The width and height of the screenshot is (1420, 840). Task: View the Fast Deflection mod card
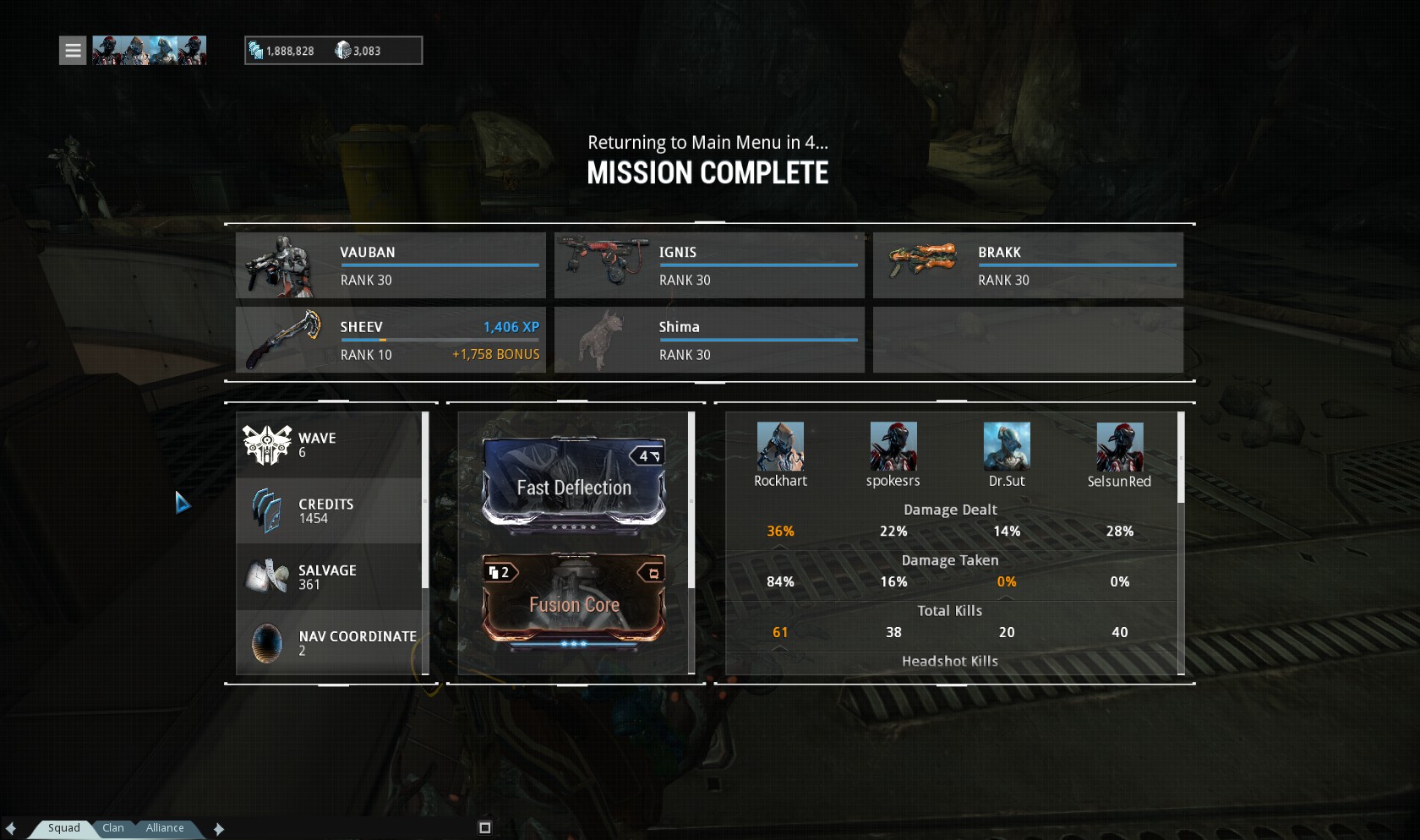tap(574, 482)
